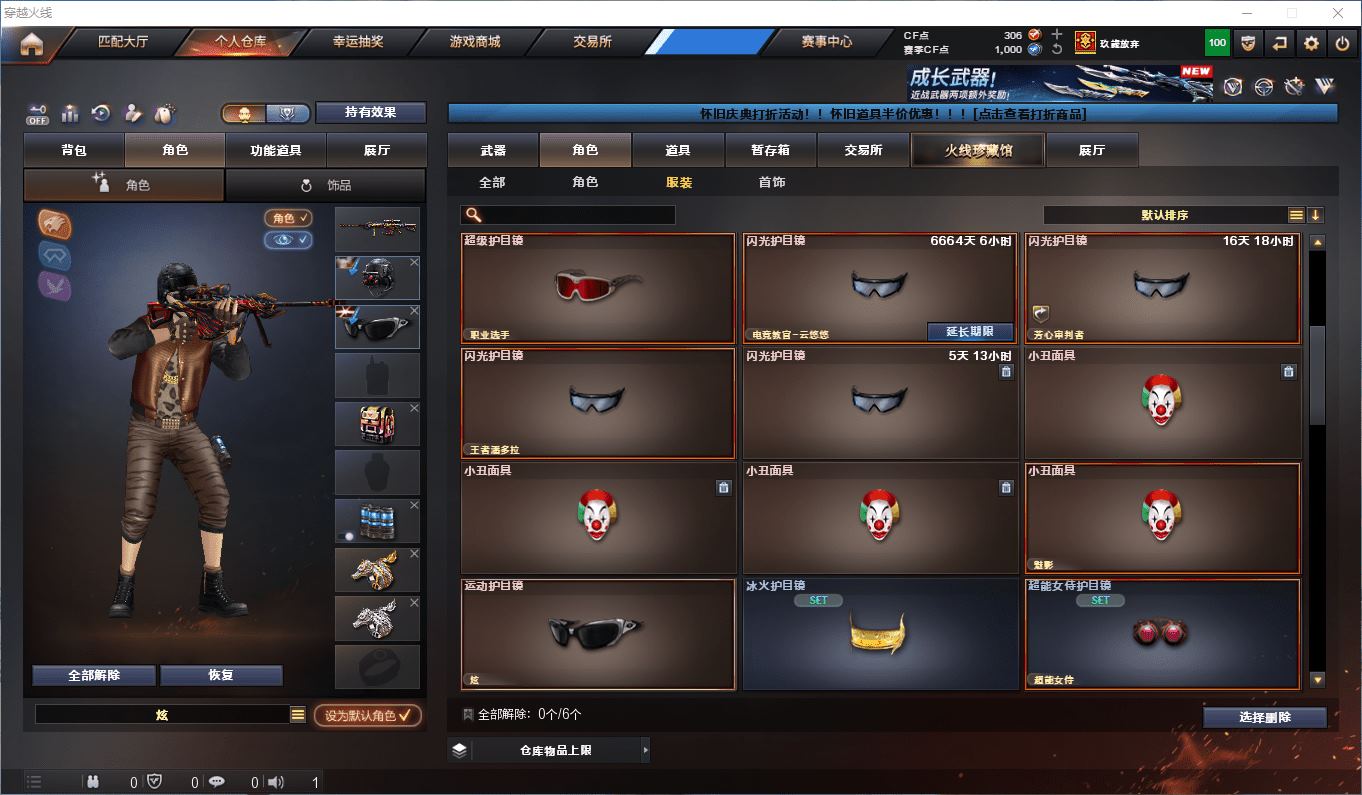The height and width of the screenshot is (795, 1362).
Task: Unequip everything with 全部解除 button
Action: (94, 675)
